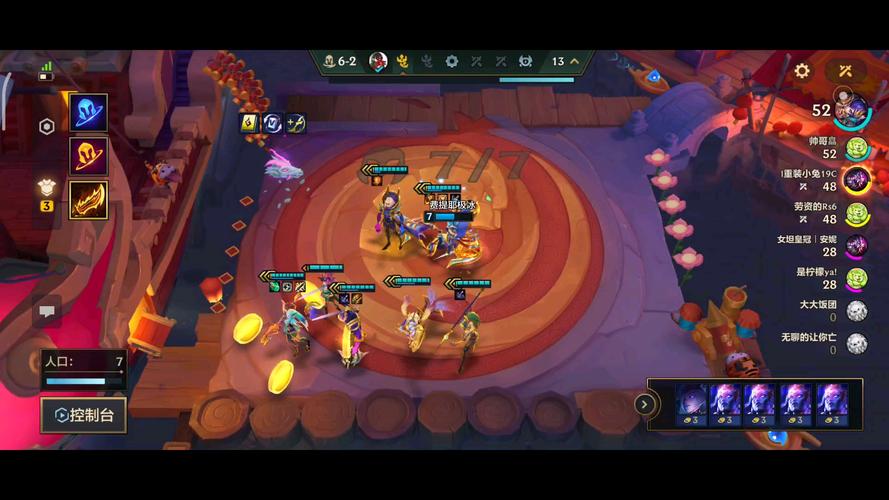
Task: Select the orange hat trait icon
Action: point(89,156)
